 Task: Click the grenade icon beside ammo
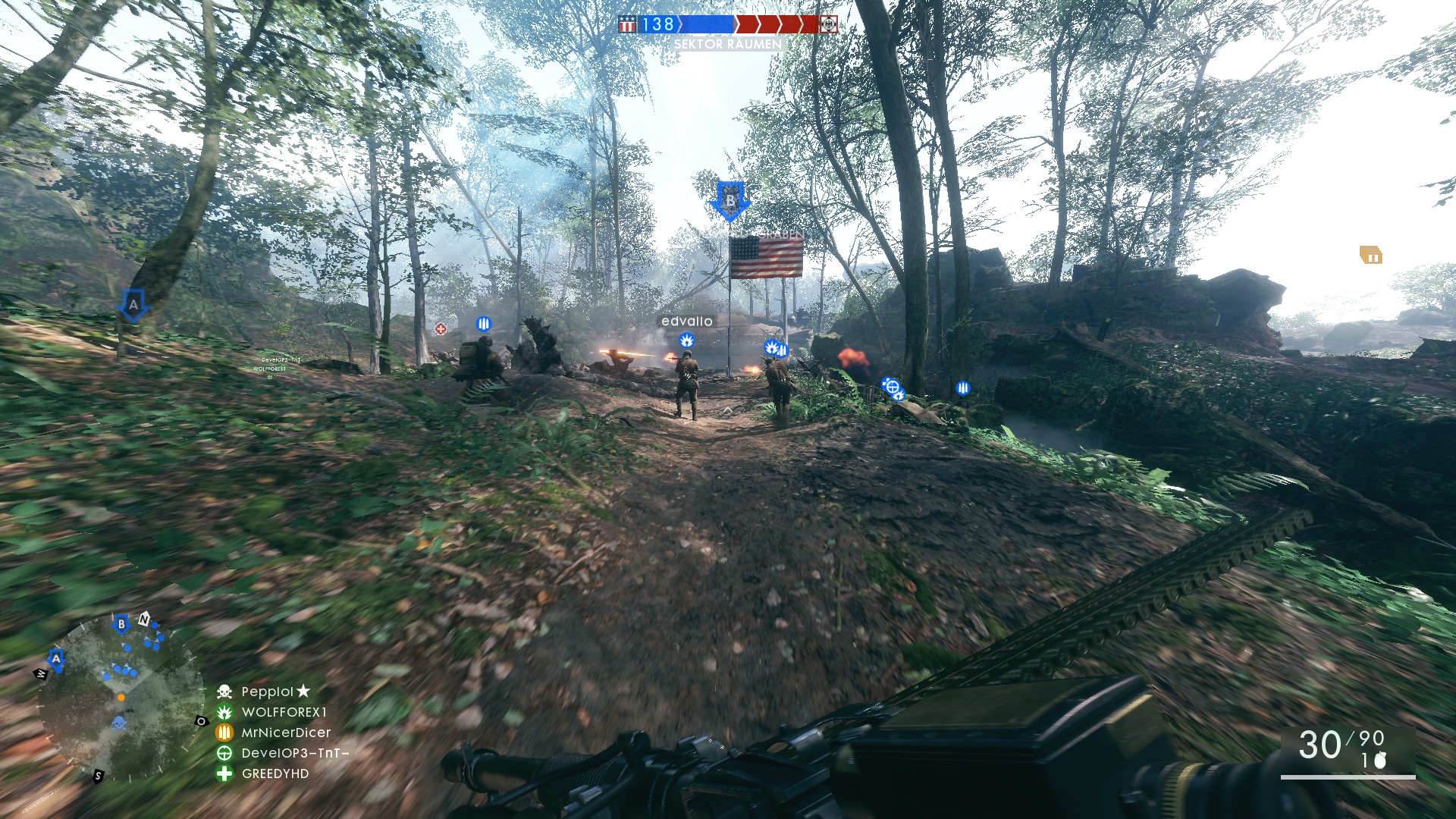point(1380,761)
